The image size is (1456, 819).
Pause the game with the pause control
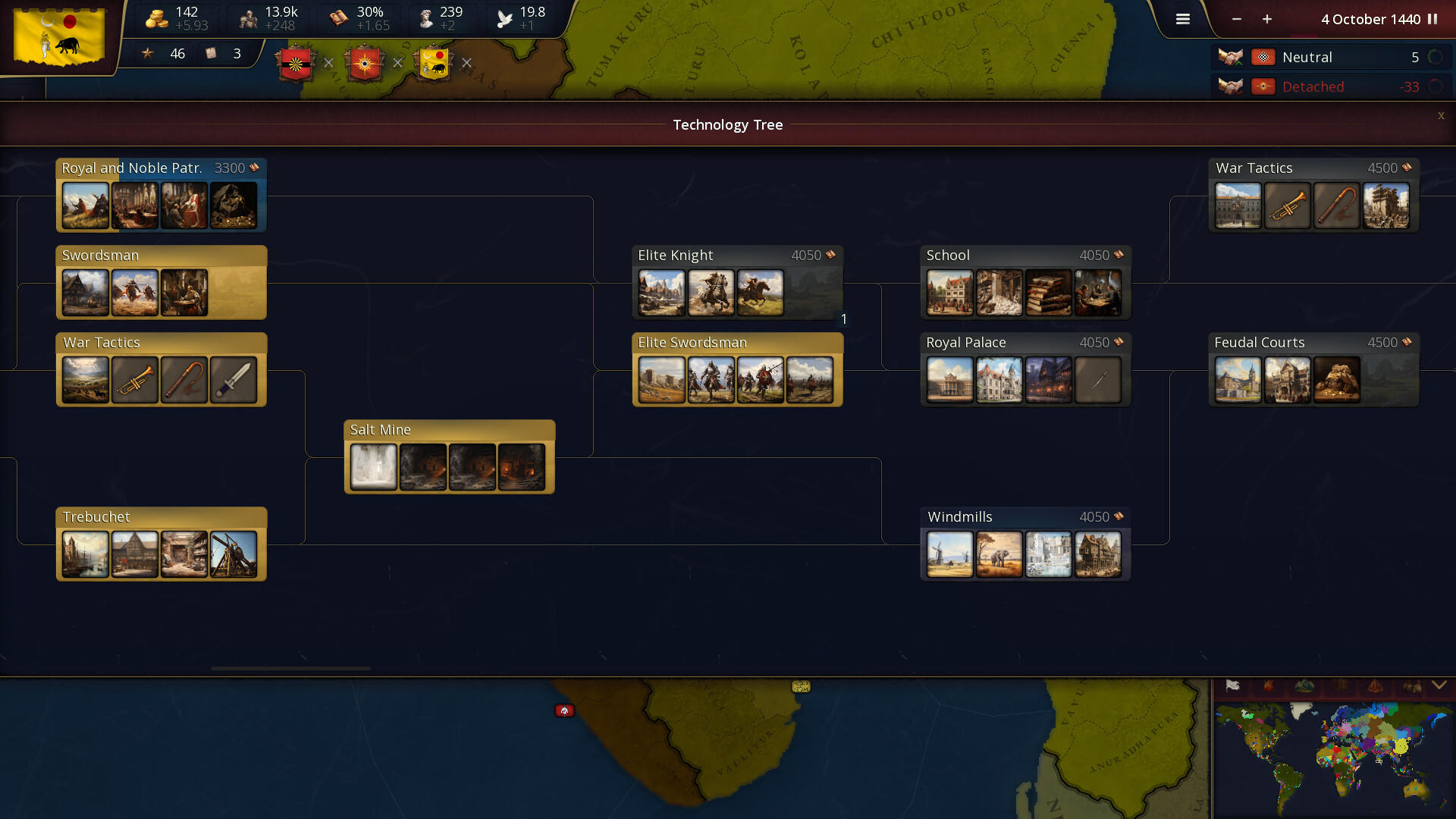click(1433, 20)
